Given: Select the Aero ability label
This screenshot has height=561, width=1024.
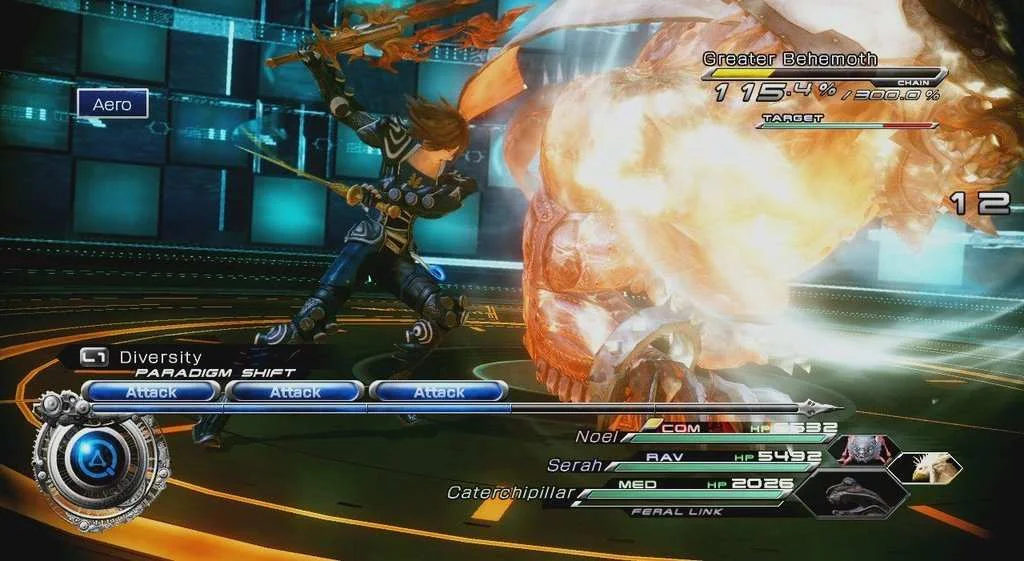Looking at the screenshot, I should [x=112, y=104].
